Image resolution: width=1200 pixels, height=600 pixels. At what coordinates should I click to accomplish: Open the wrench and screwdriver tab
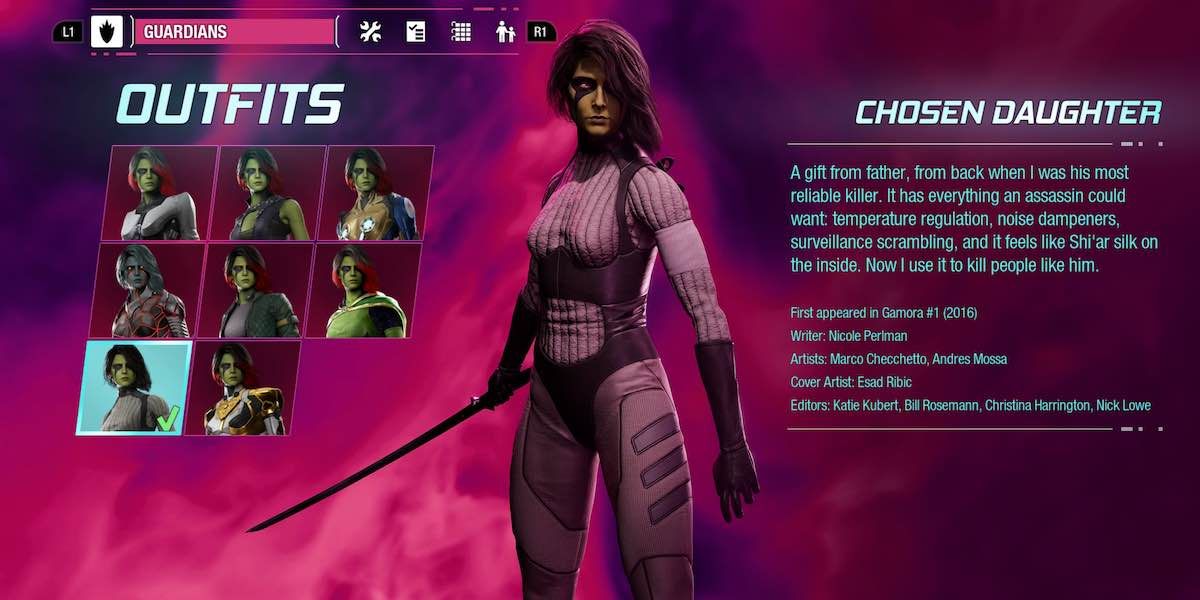pos(370,32)
